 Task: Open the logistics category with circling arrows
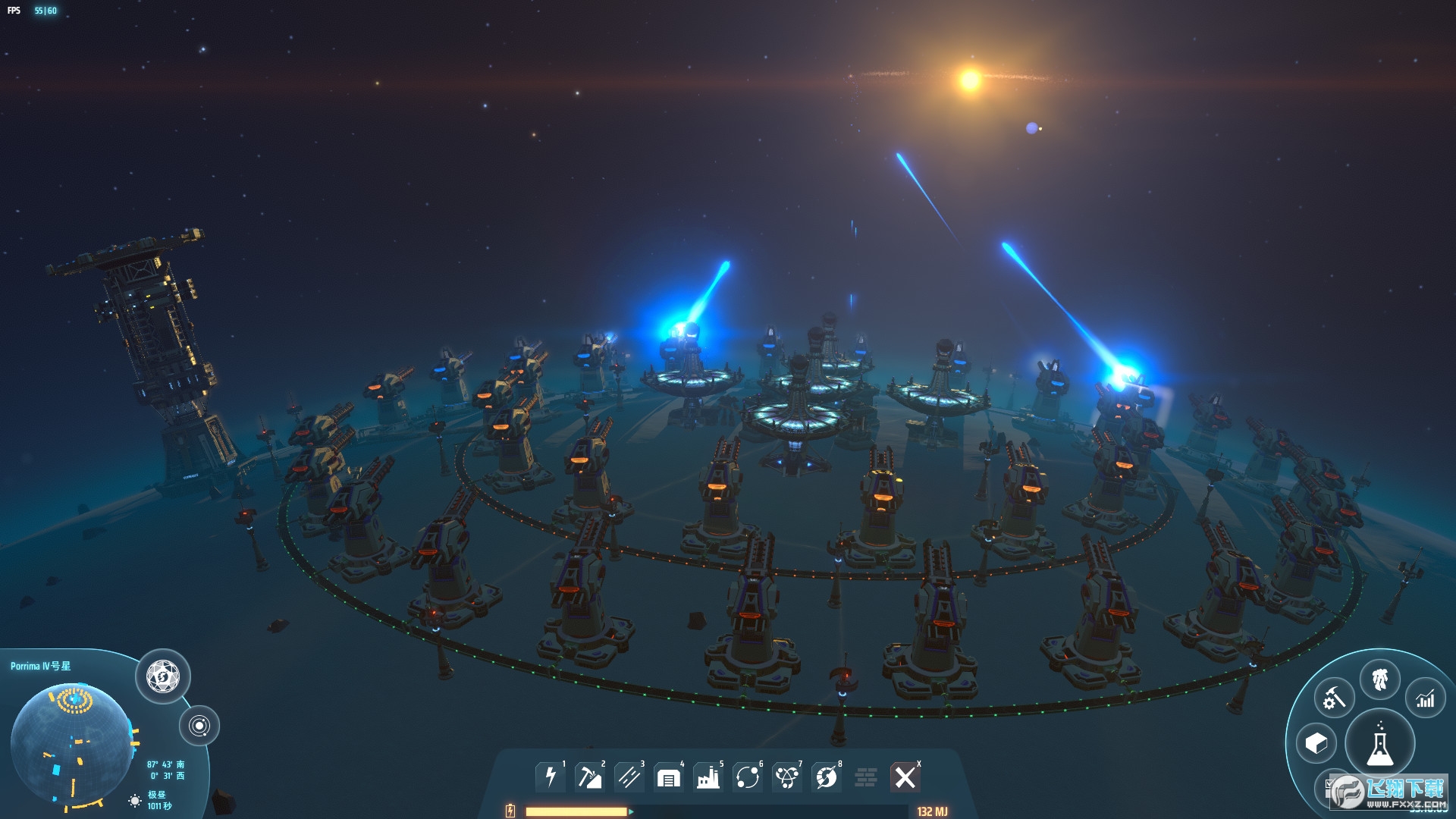pyautogui.click(x=747, y=777)
